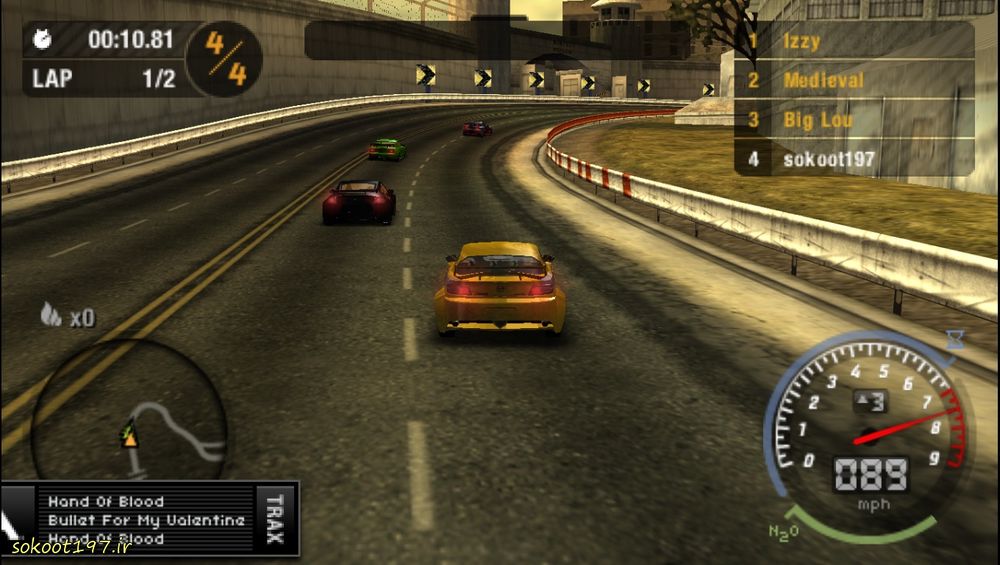
Task: Select the Bullet For My Valentine track line
Action: [146, 520]
